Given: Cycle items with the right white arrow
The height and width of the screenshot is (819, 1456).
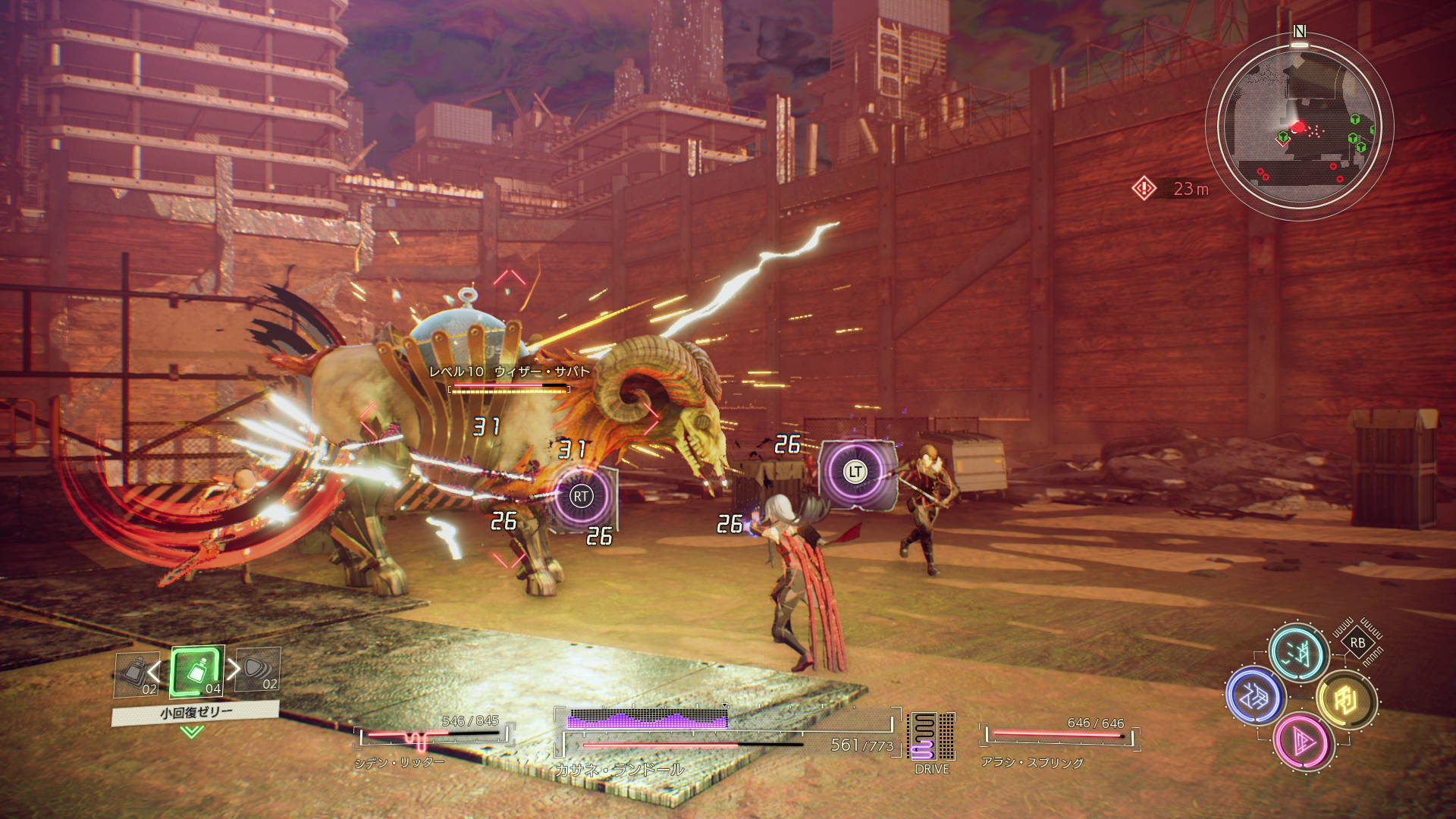Looking at the screenshot, I should tap(234, 668).
